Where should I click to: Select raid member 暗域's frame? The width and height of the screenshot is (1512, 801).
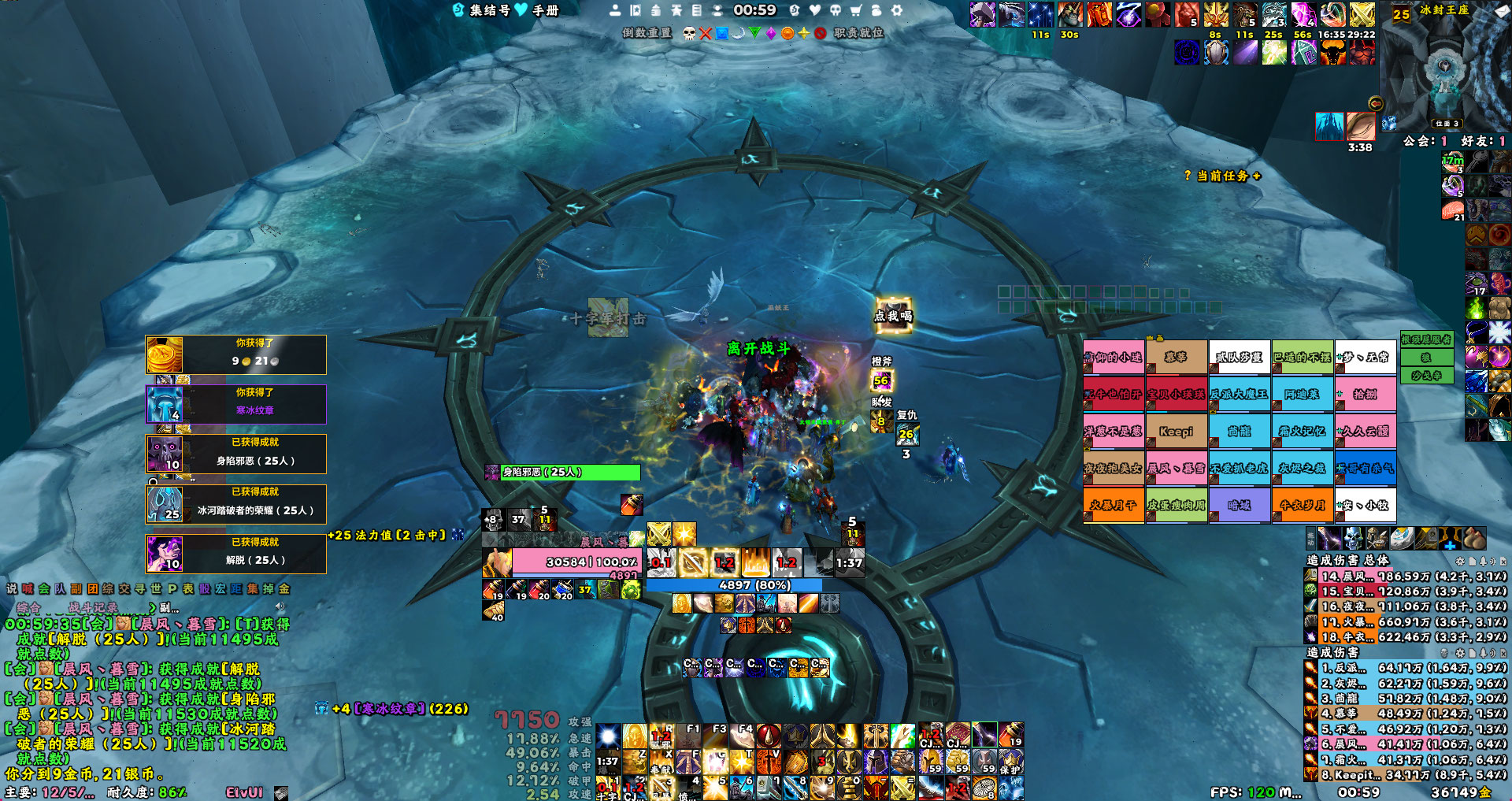pos(1239,505)
